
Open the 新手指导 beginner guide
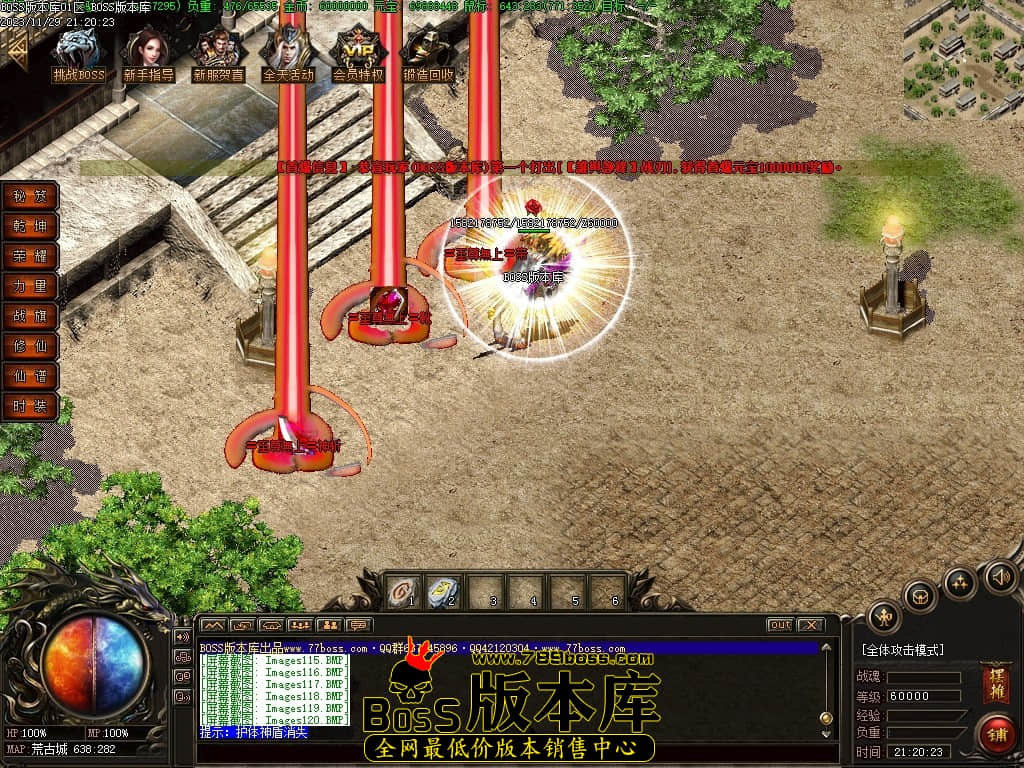tap(149, 54)
